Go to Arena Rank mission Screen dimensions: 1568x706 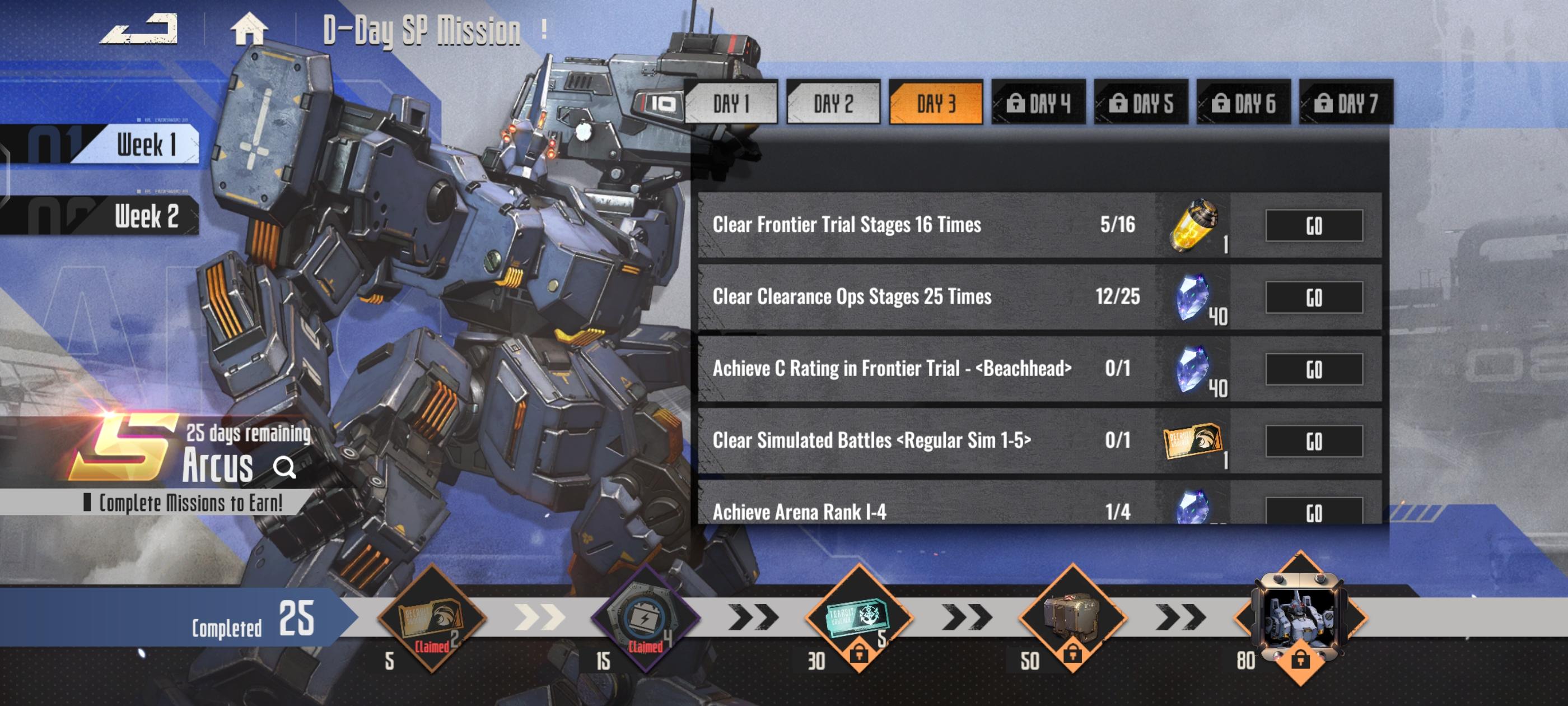(x=1314, y=512)
